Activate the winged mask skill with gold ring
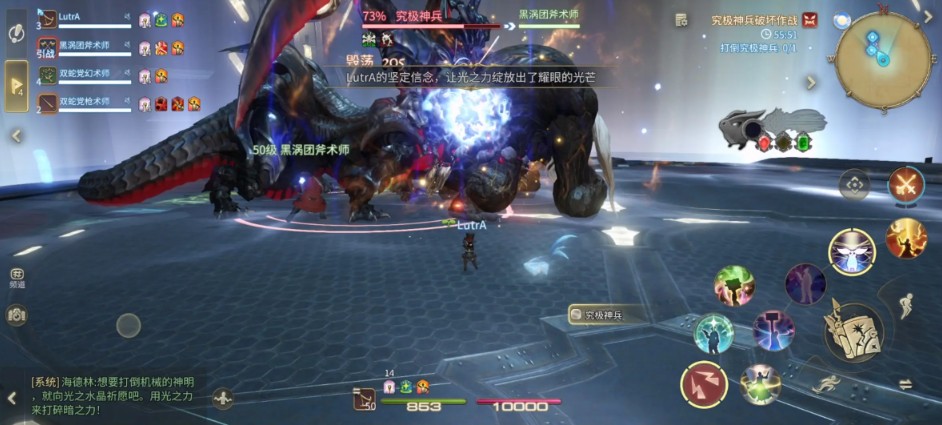The image size is (942, 425). click(x=852, y=251)
